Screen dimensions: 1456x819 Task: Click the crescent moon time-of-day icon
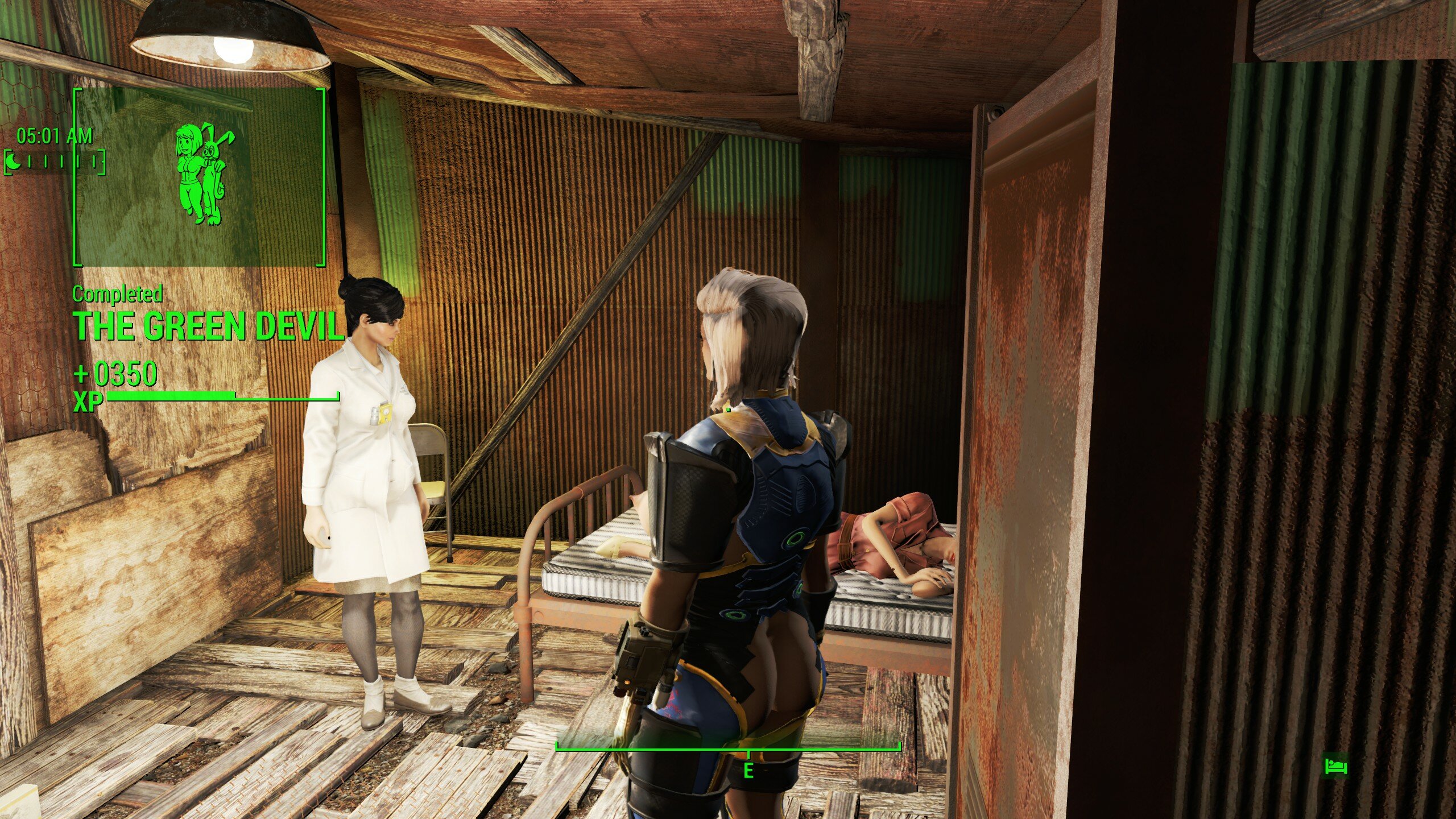coord(14,163)
